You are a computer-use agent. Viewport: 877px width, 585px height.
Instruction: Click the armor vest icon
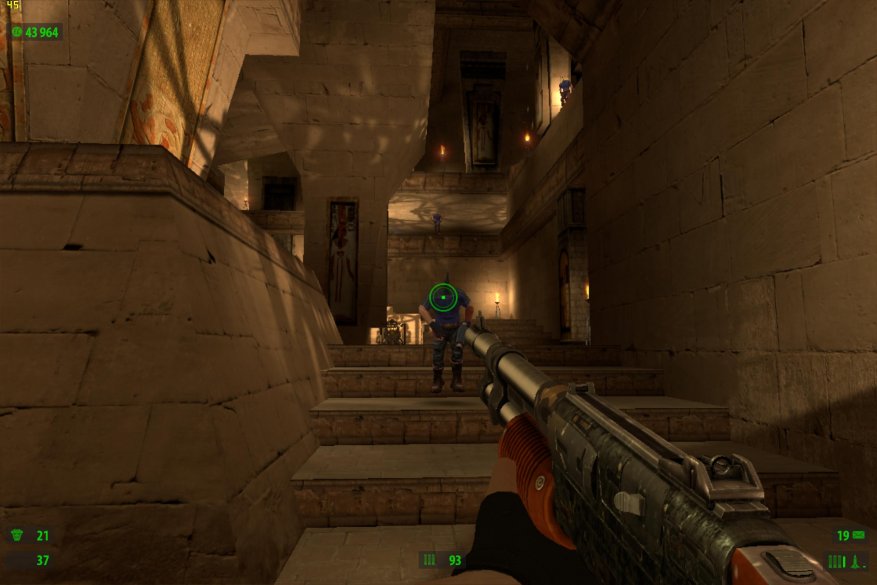coord(17,560)
